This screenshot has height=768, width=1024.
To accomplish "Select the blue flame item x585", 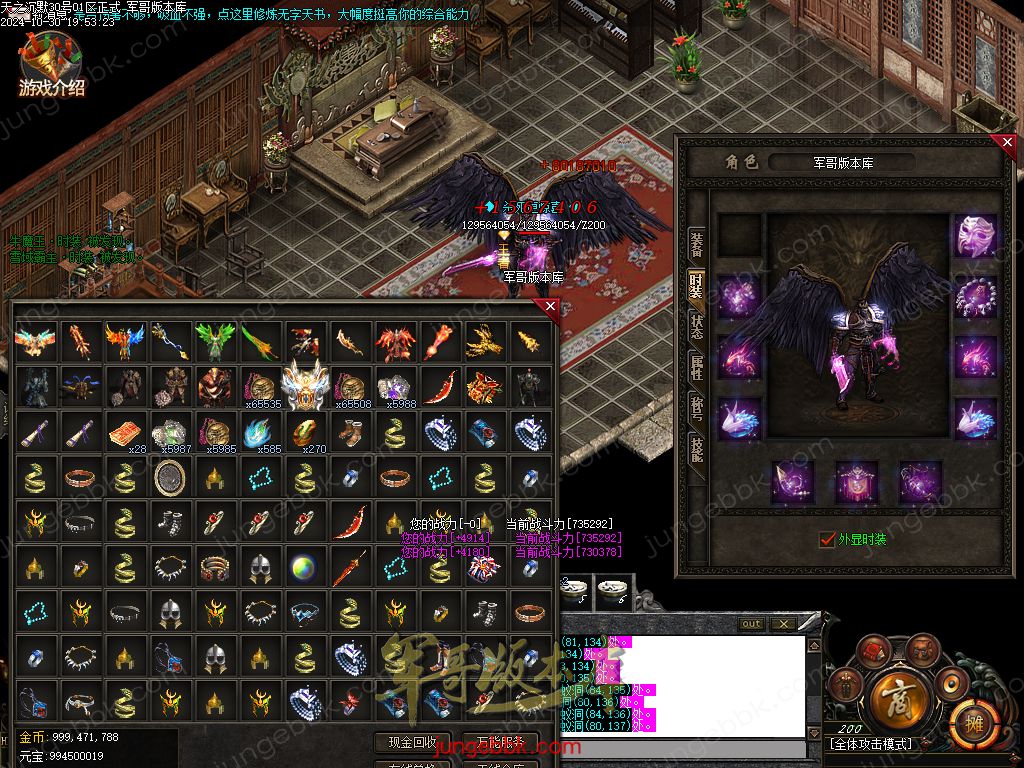I will [258, 433].
